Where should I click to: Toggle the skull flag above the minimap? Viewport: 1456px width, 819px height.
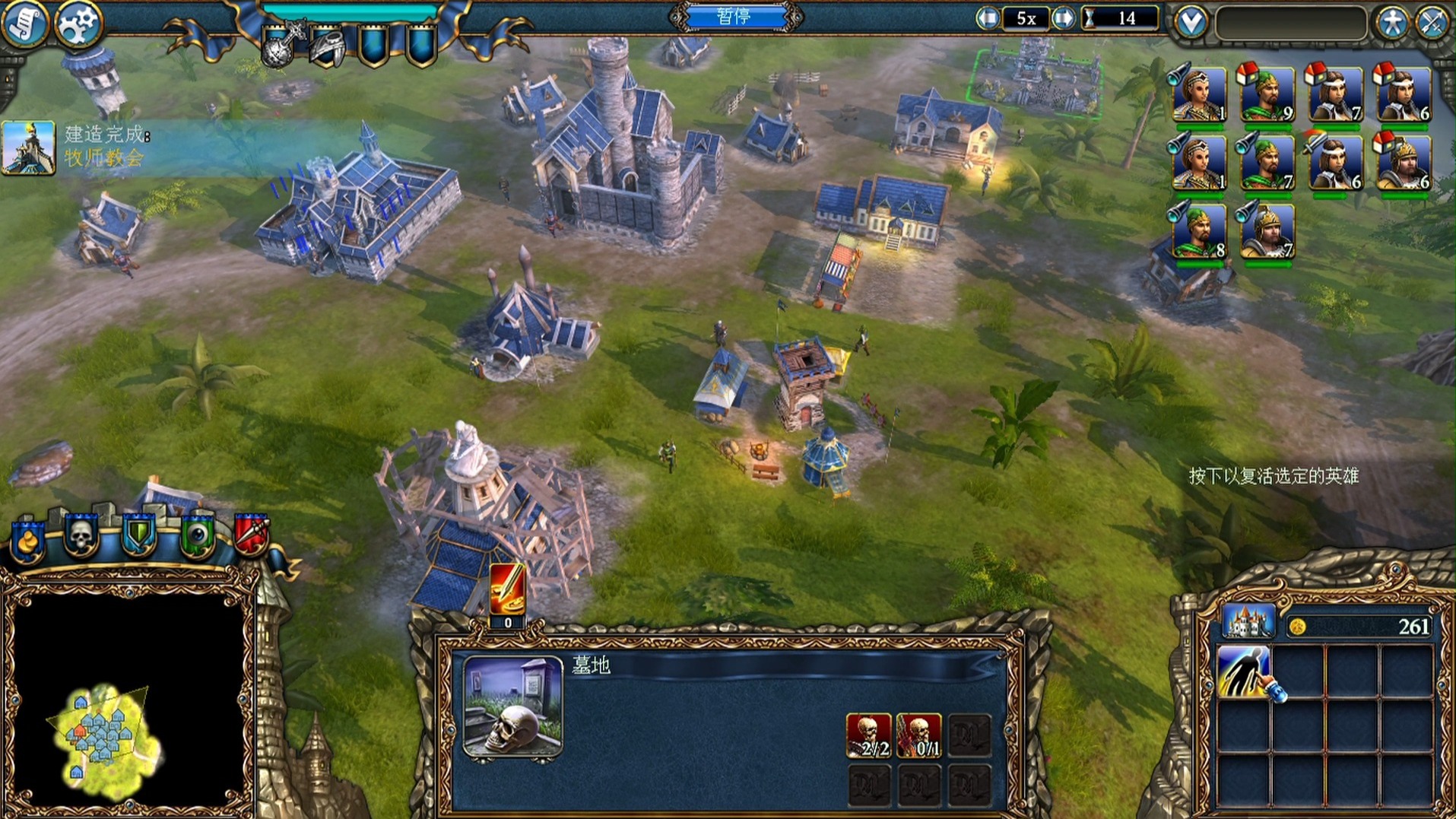pos(80,536)
